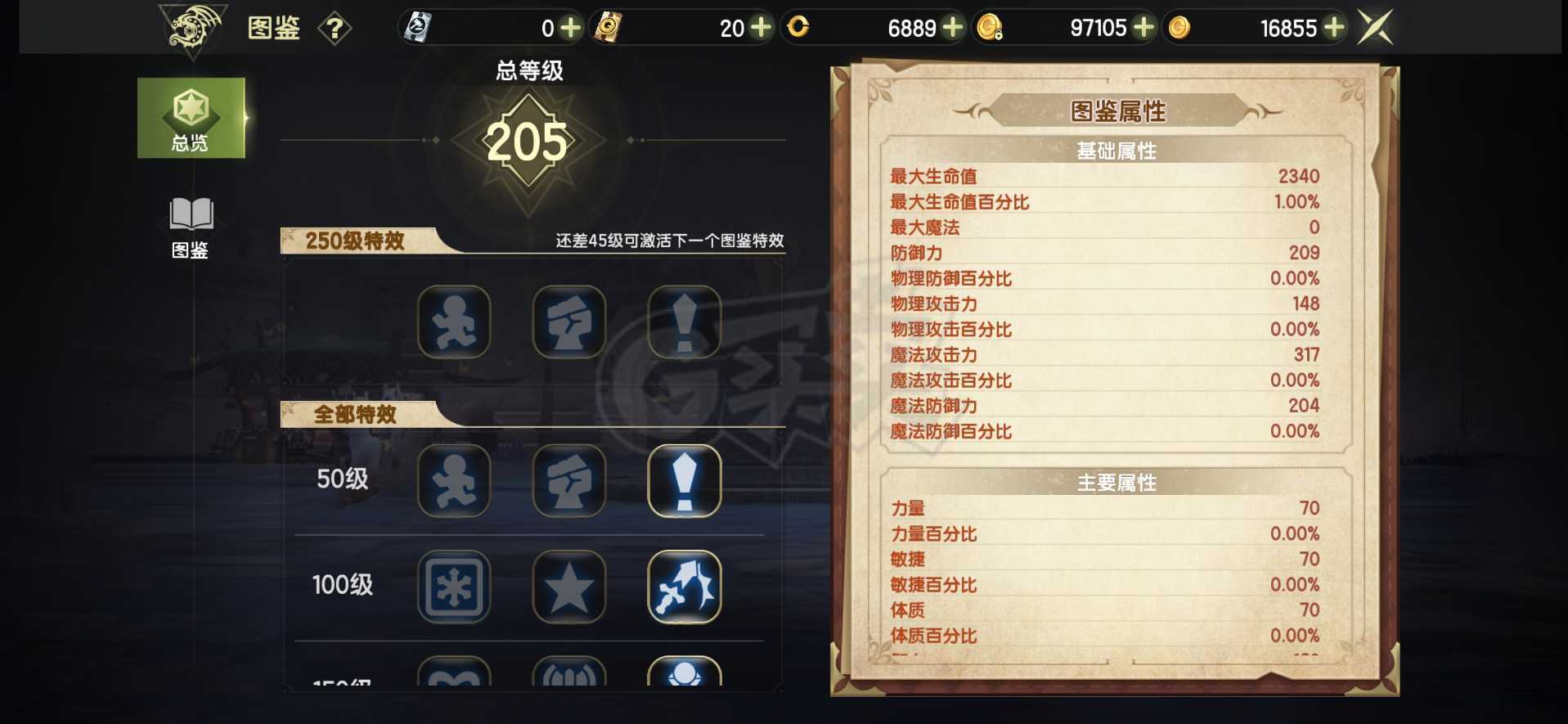1568x724 pixels.
Task: Click the plus button next to 16855 gold
Action: (1333, 27)
